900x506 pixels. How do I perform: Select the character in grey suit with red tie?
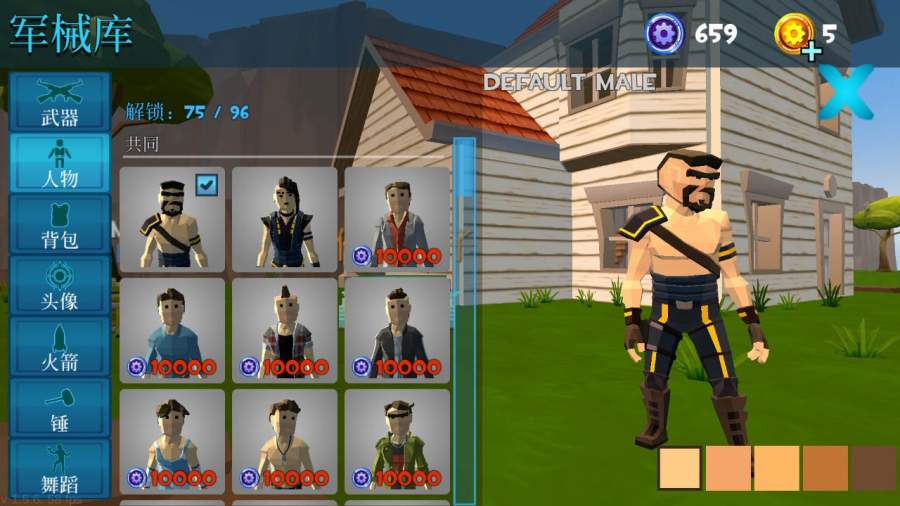[x=396, y=219]
